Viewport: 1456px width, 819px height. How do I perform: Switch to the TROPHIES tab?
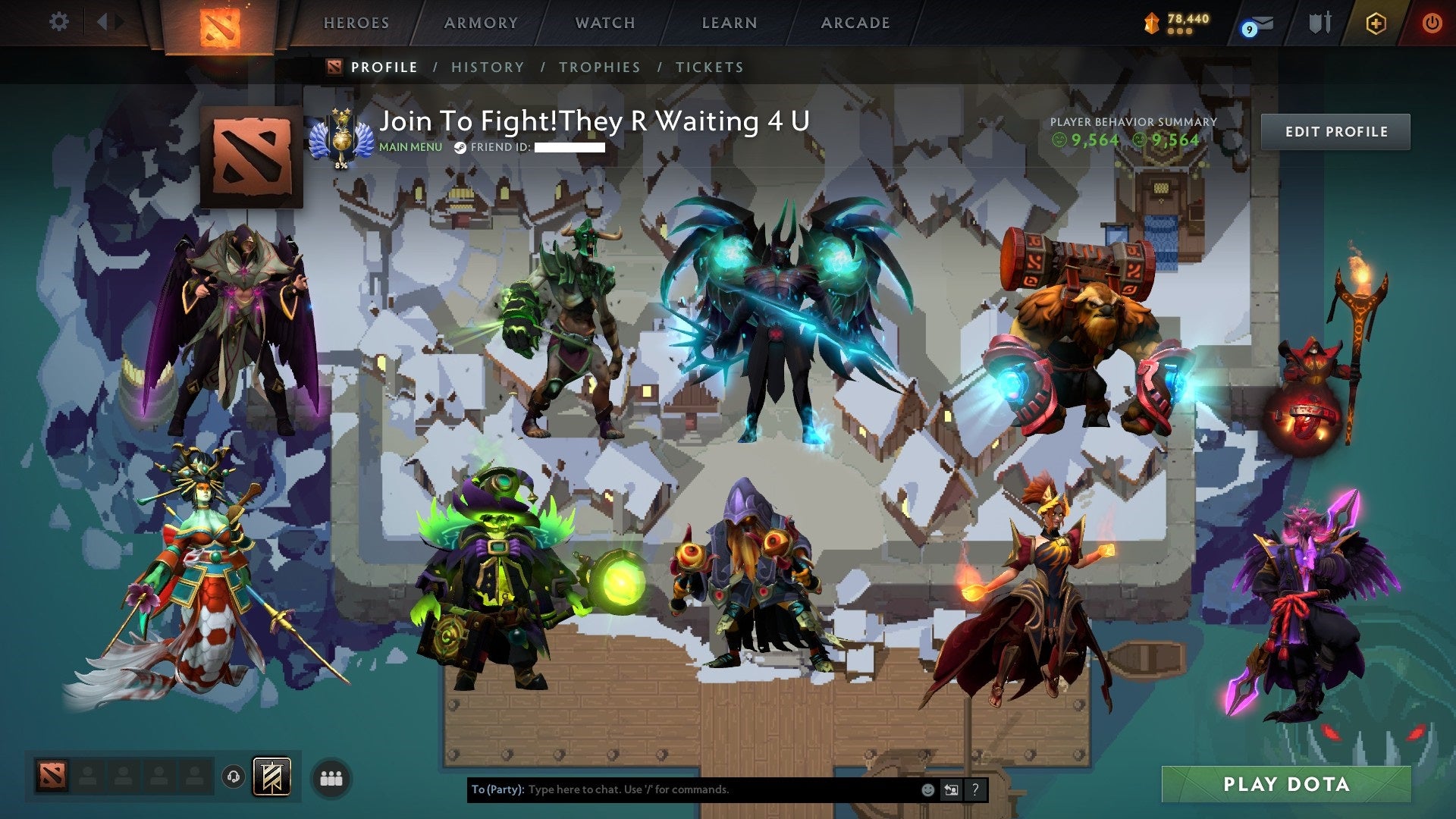599,67
